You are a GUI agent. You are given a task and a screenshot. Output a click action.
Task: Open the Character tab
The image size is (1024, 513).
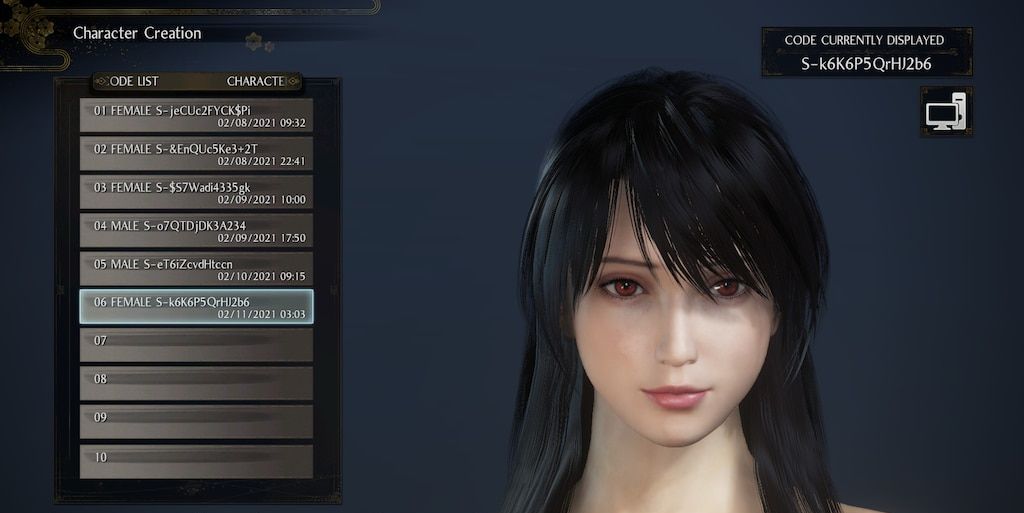tap(256, 81)
